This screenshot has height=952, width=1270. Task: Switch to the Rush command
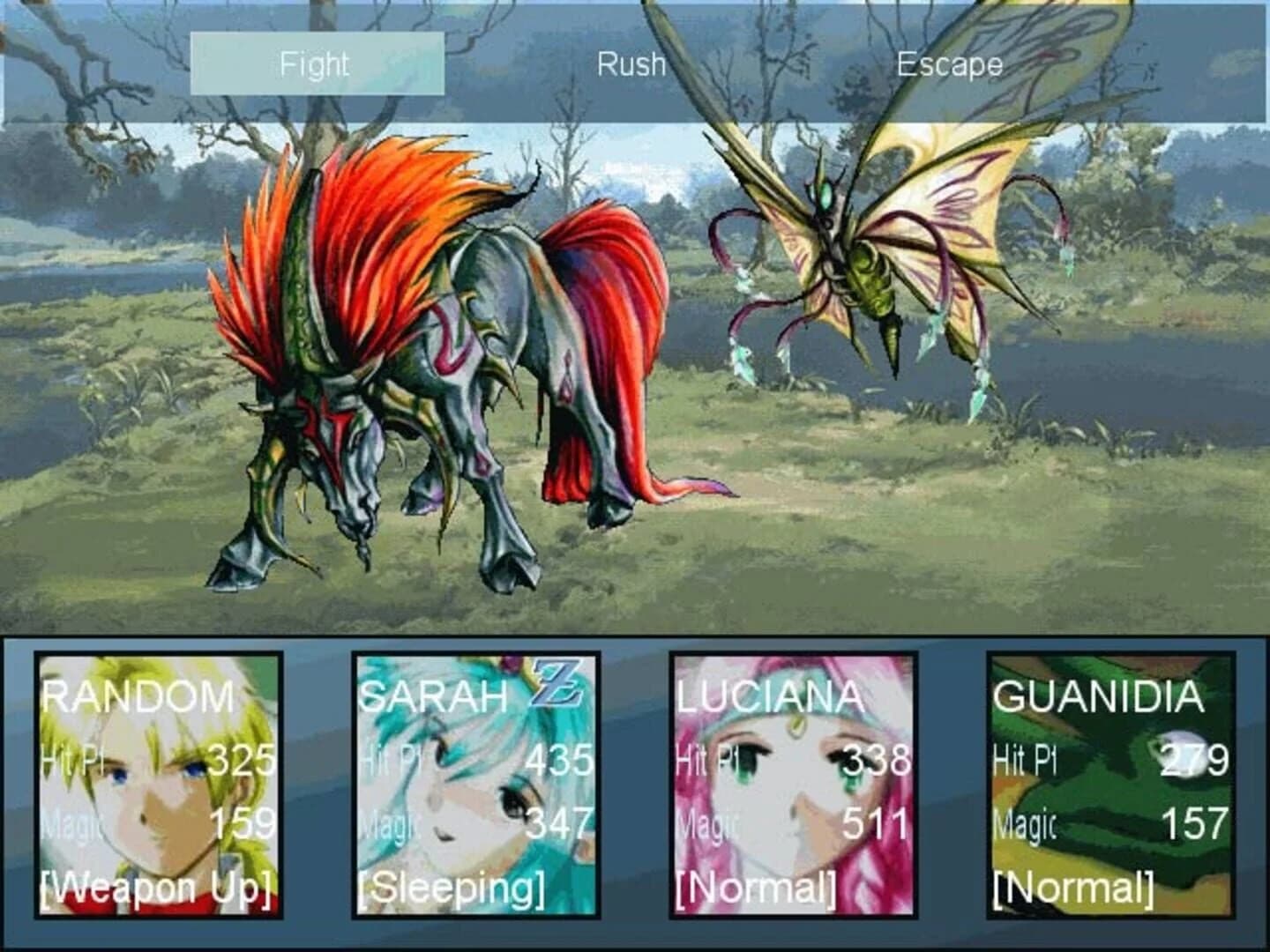click(x=630, y=63)
